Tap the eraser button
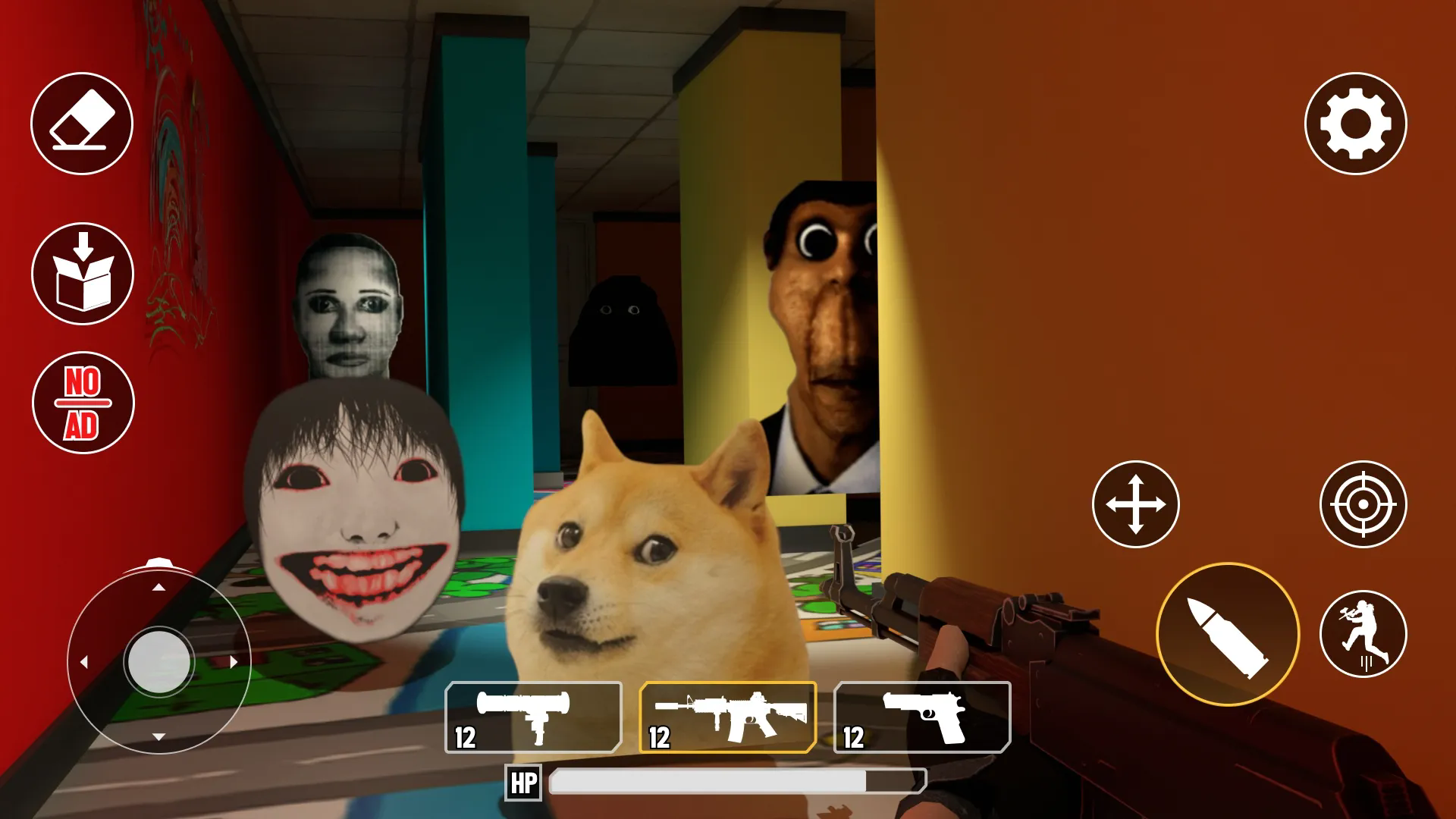Screen dimensions: 1456x819 click(82, 124)
